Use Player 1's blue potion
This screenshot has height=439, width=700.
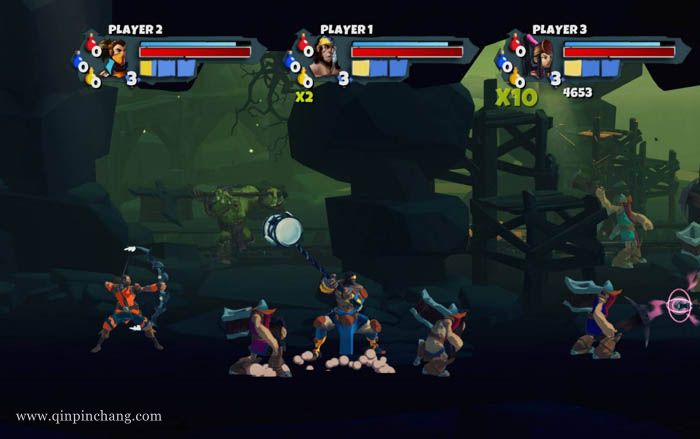pos(292,63)
